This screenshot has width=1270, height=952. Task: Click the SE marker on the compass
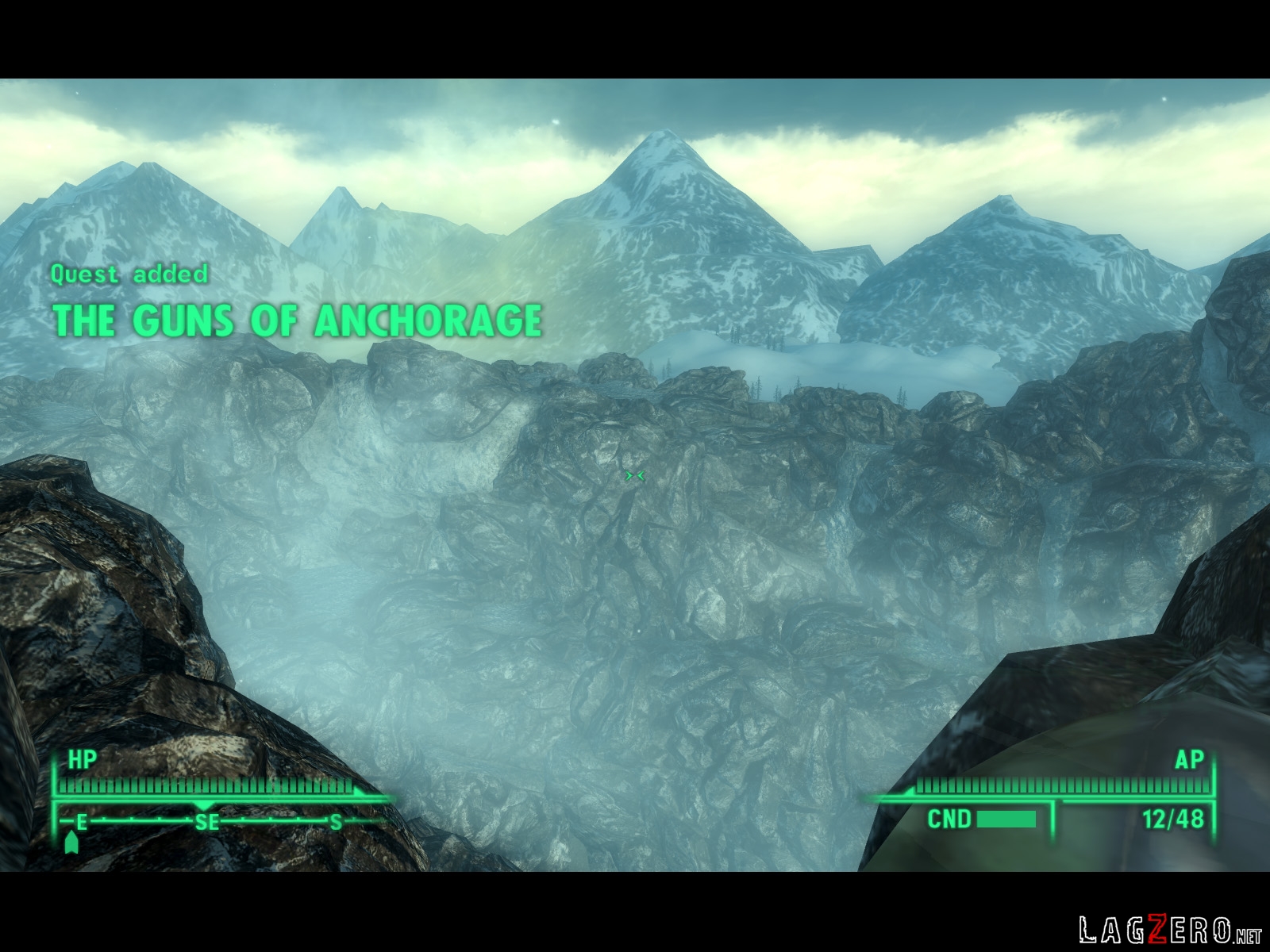point(208,820)
